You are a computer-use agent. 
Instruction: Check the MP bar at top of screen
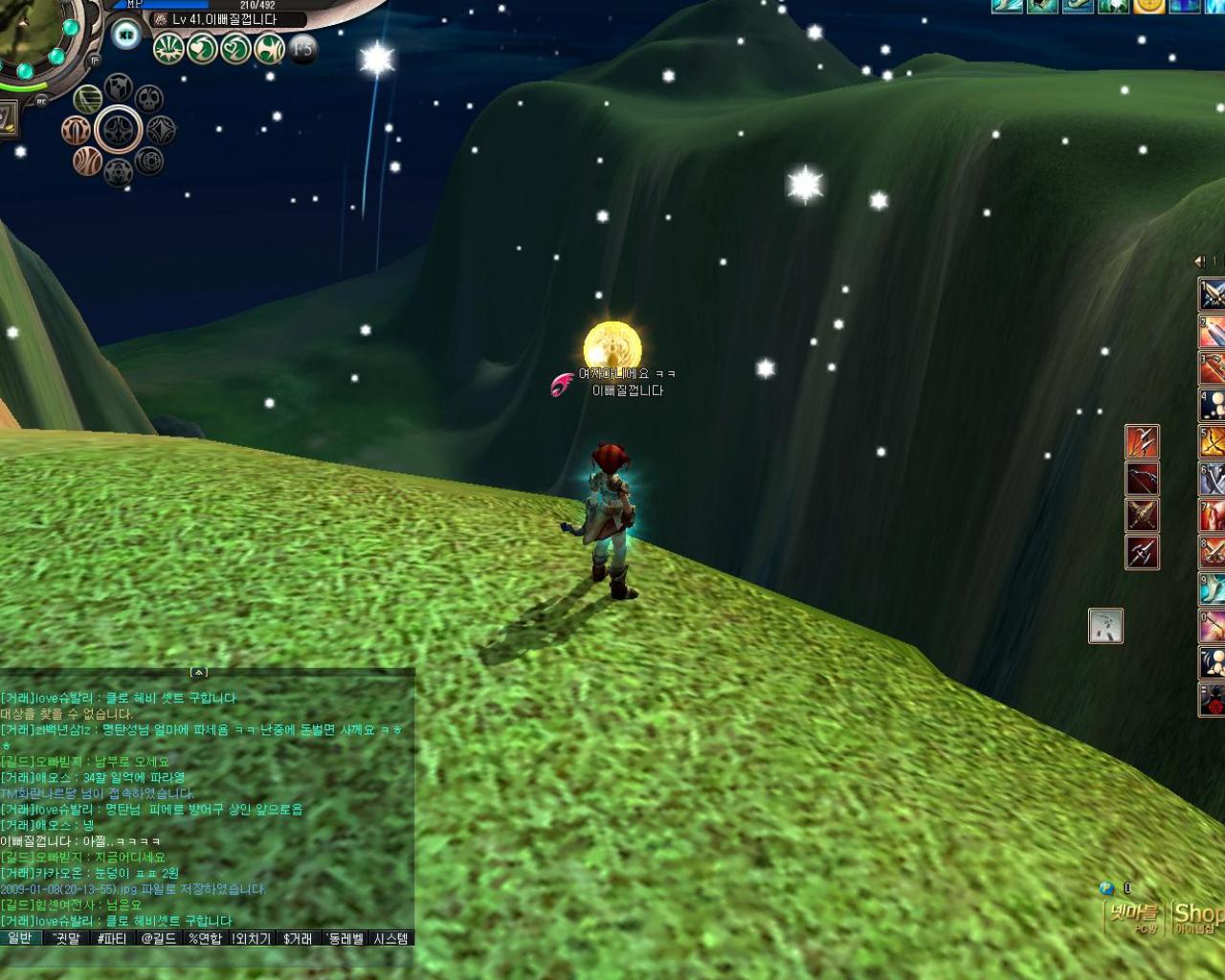click(x=163, y=5)
